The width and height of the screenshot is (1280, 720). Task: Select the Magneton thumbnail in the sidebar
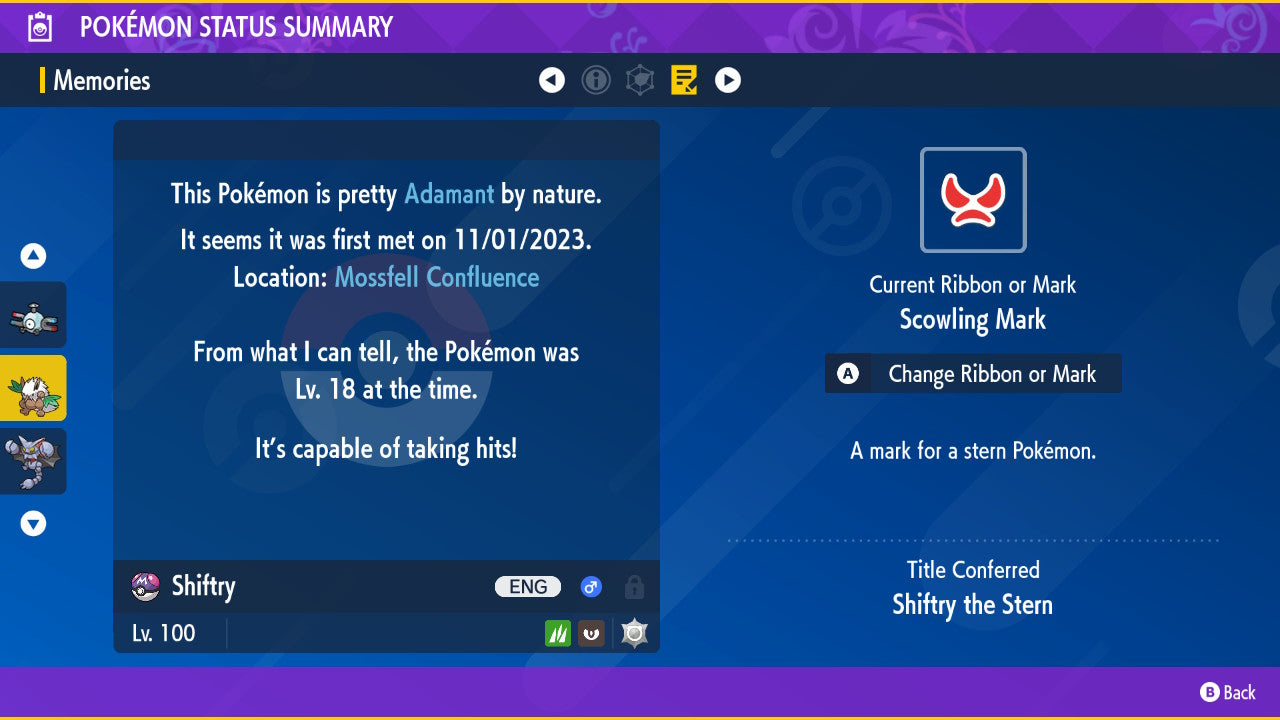tap(34, 314)
